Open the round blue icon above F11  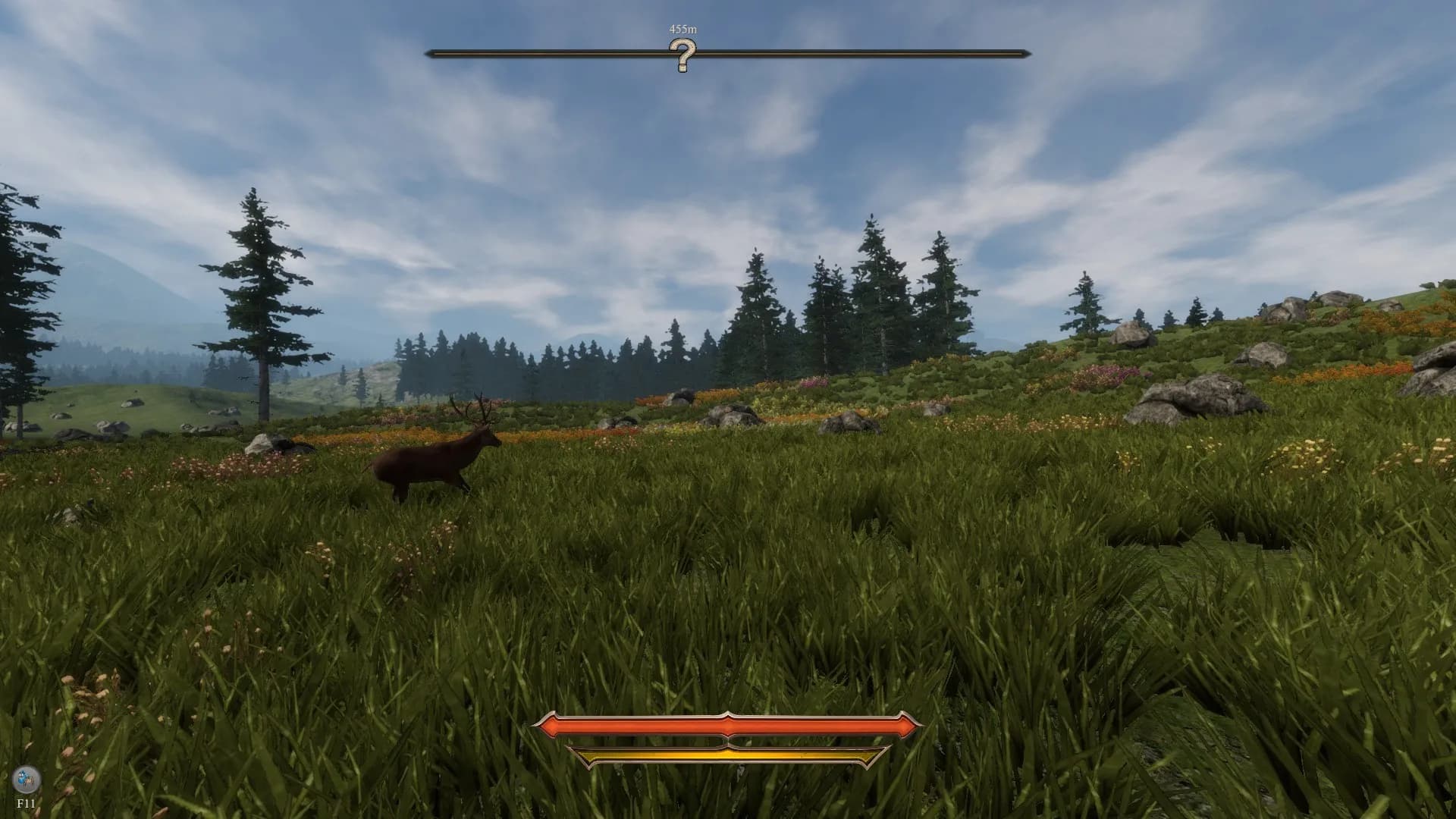pyautogui.click(x=27, y=778)
